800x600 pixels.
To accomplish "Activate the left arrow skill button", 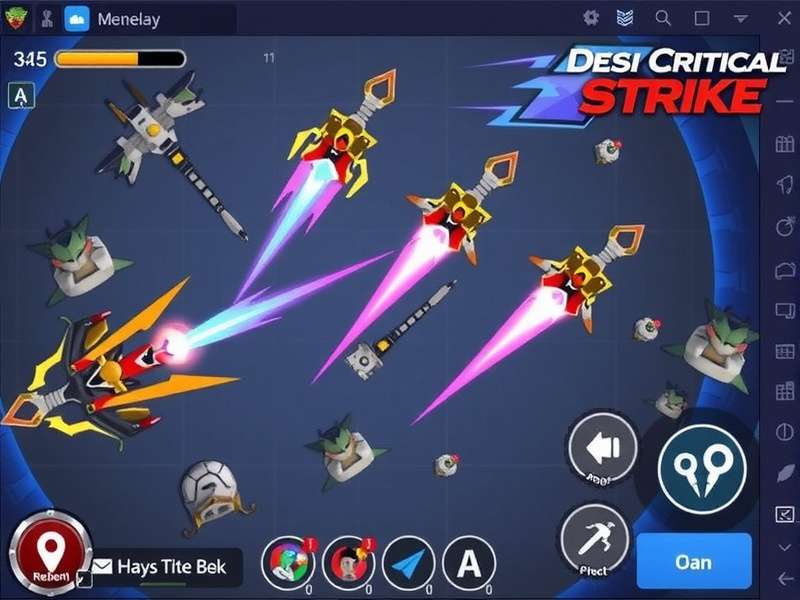I will tap(603, 449).
